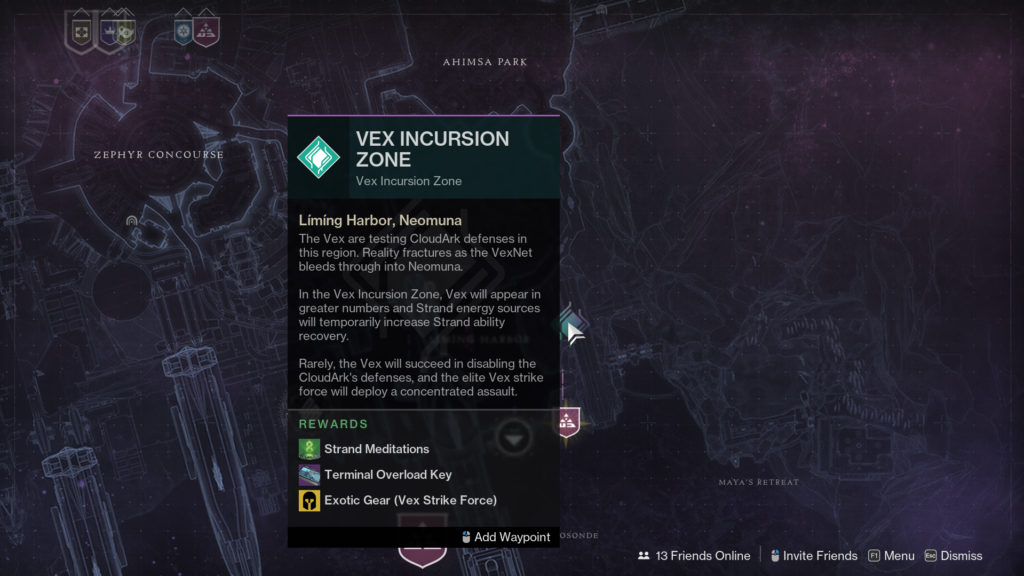The height and width of the screenshot is (576, 1024).
Task: Open the Lost Sector arch marker
Action: 132,220
